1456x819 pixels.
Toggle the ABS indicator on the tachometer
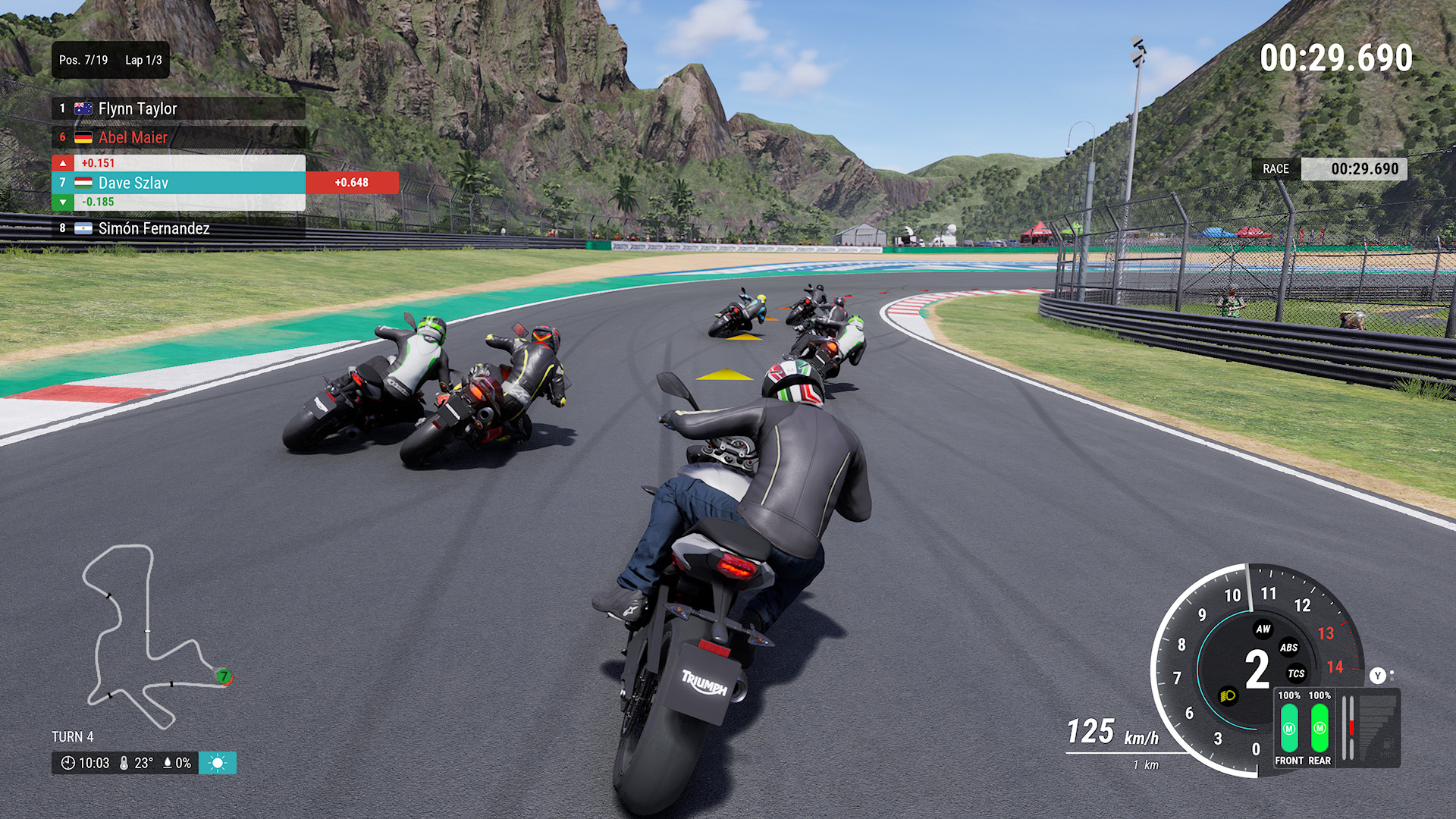point(1288,648)
